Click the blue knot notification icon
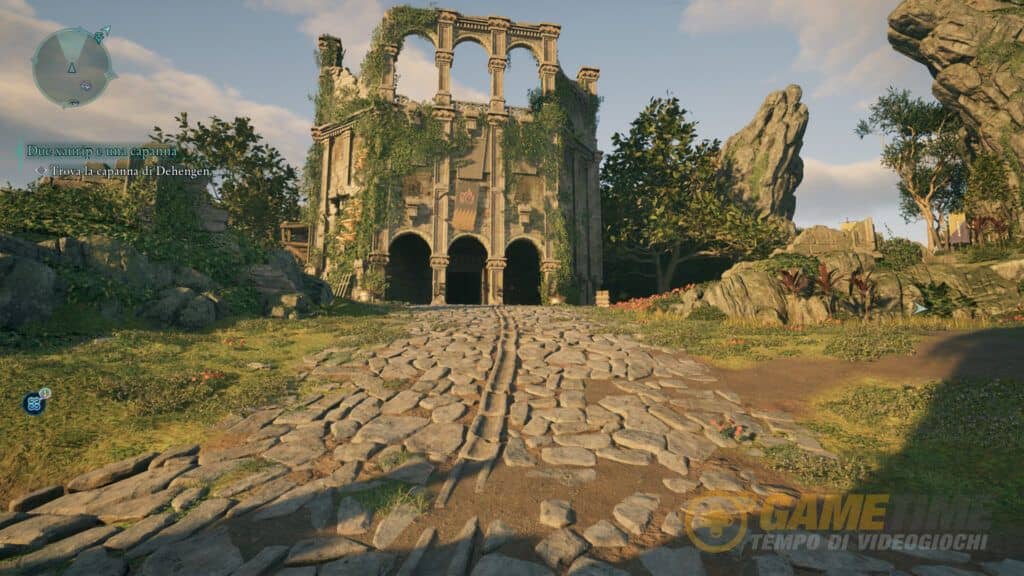Screen dimensions: 1024x576 point(33,403)
